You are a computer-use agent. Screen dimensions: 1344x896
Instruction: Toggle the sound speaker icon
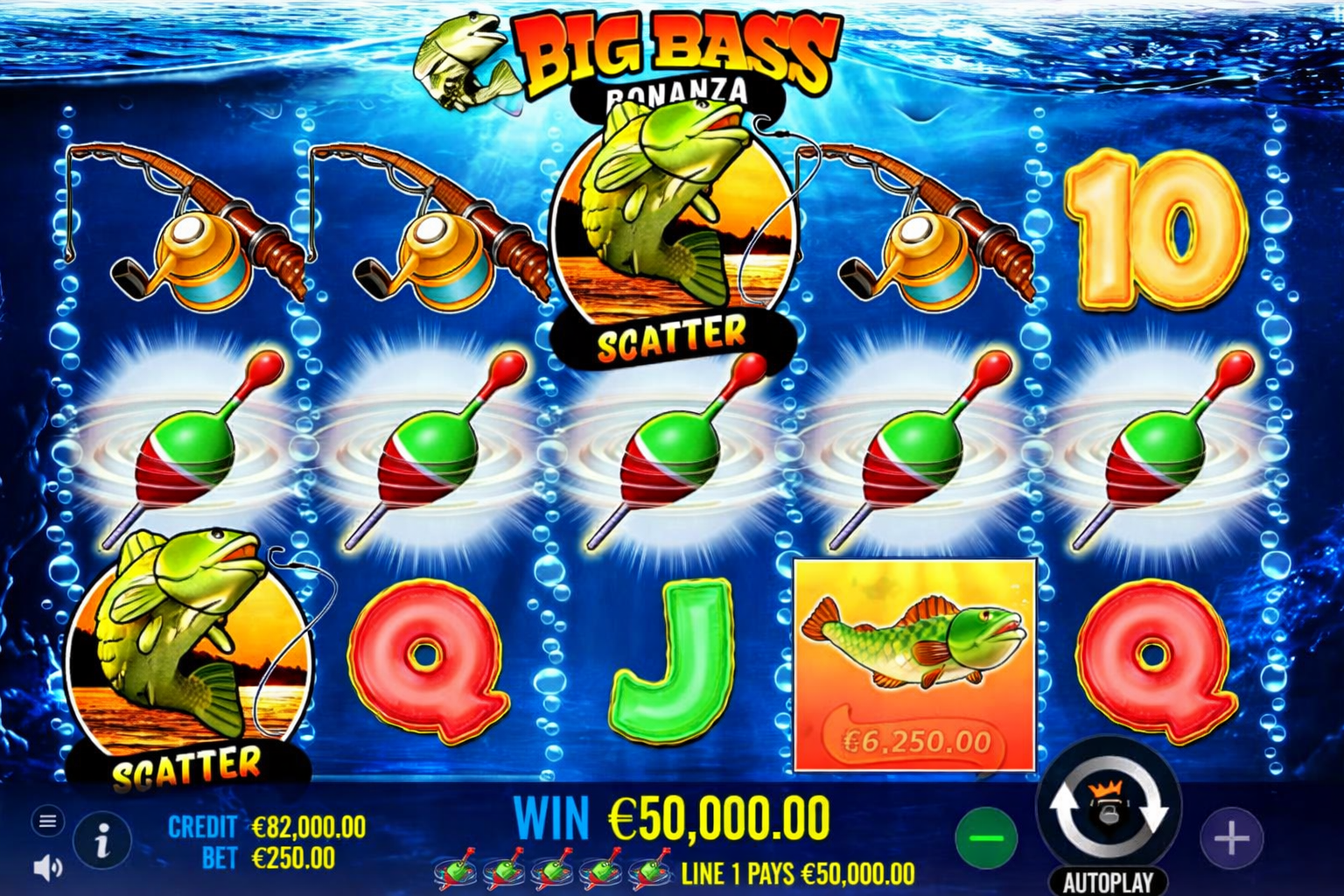pyautogui.click(x=47, y=867)
